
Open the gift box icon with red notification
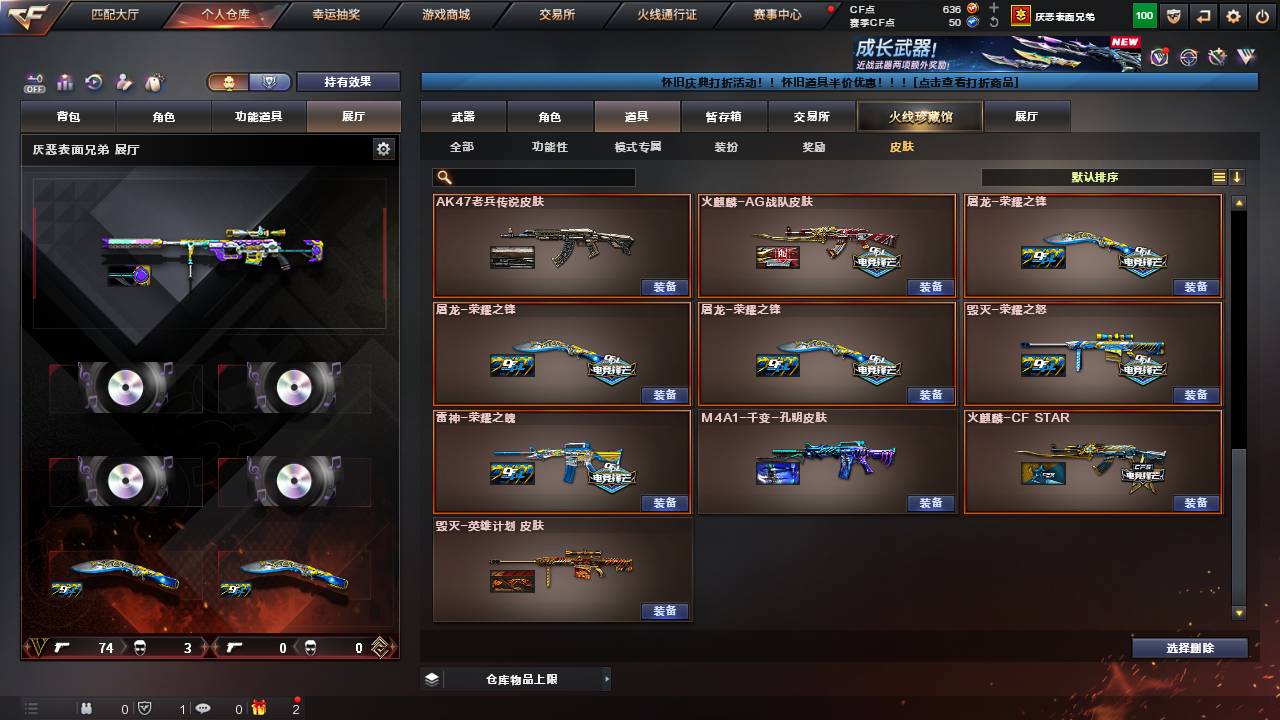coord(259,708)
